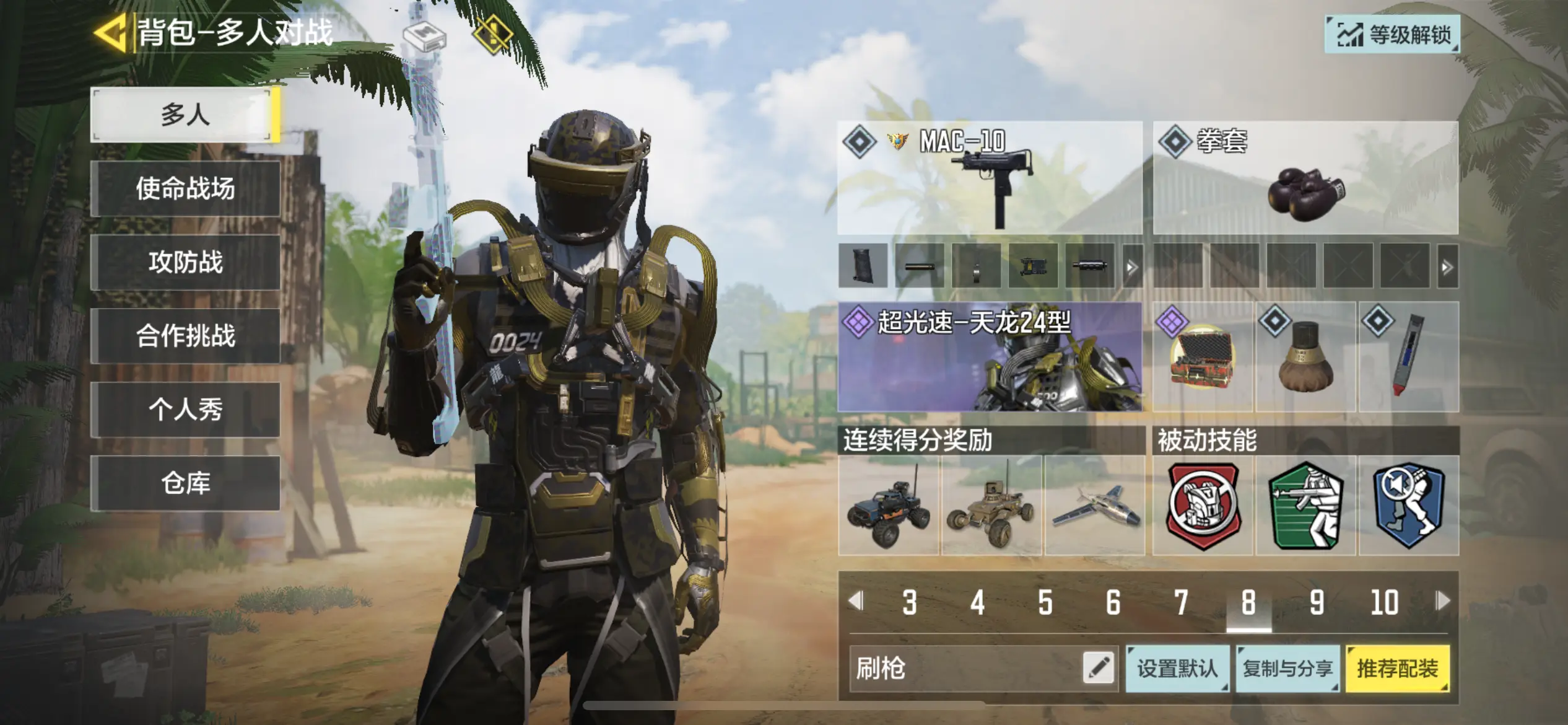Open 复制与分享 copy and share
1568x725 pixels.
[1287, 669]
